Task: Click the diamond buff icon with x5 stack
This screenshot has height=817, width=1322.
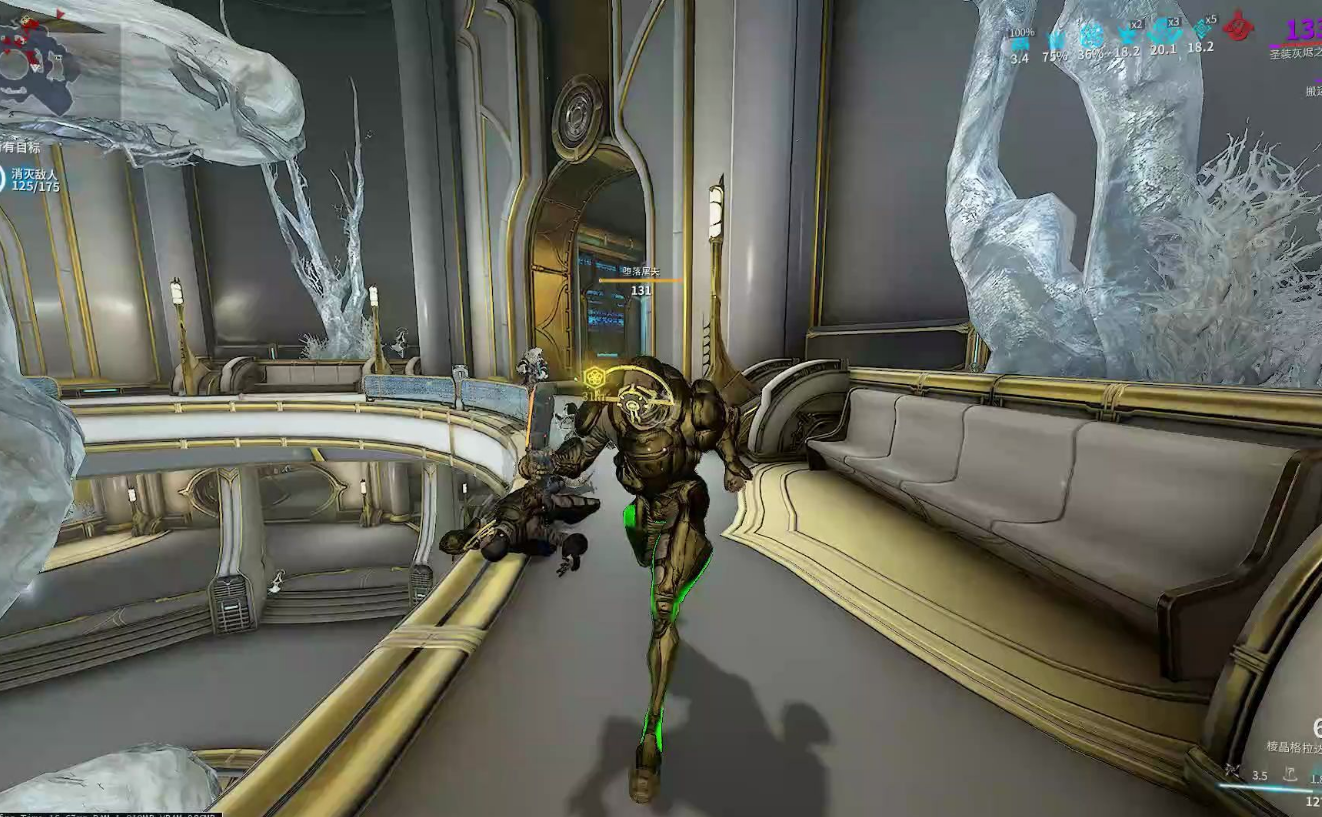Action: [x=1201, y=31]
